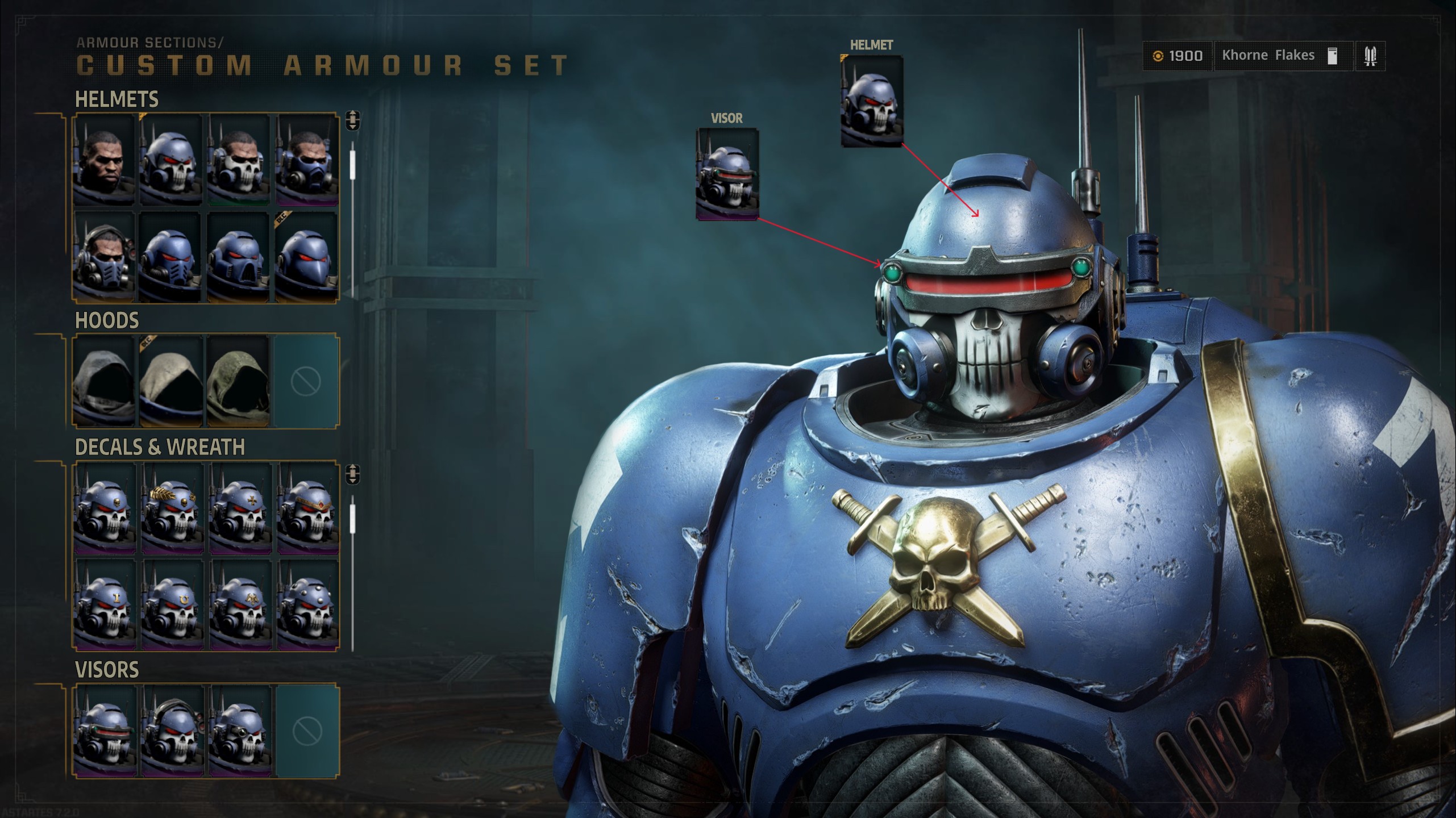Expand the Decals & Wreath section header
Image resolution: width=1456 pixels, height=818 pixels.
[x=160, y=447]
